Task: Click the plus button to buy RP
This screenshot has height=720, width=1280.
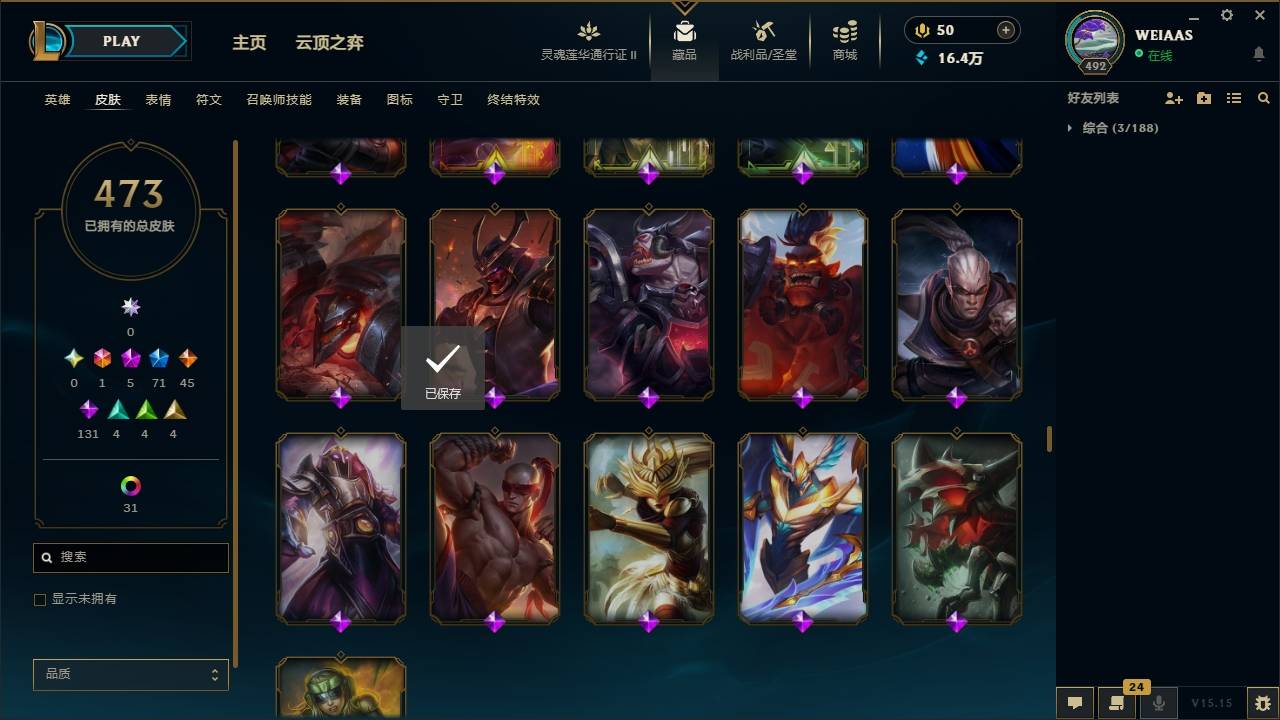Action: point(1004,30)
